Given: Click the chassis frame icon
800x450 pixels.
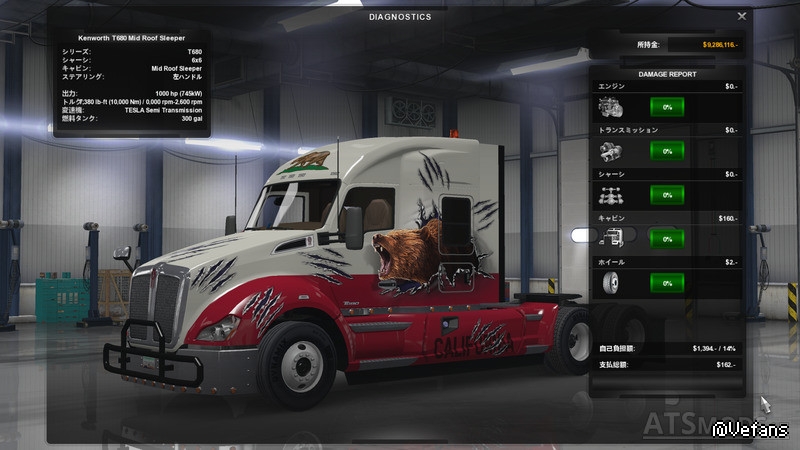Looking at the screenshot, I should (610, 195).
